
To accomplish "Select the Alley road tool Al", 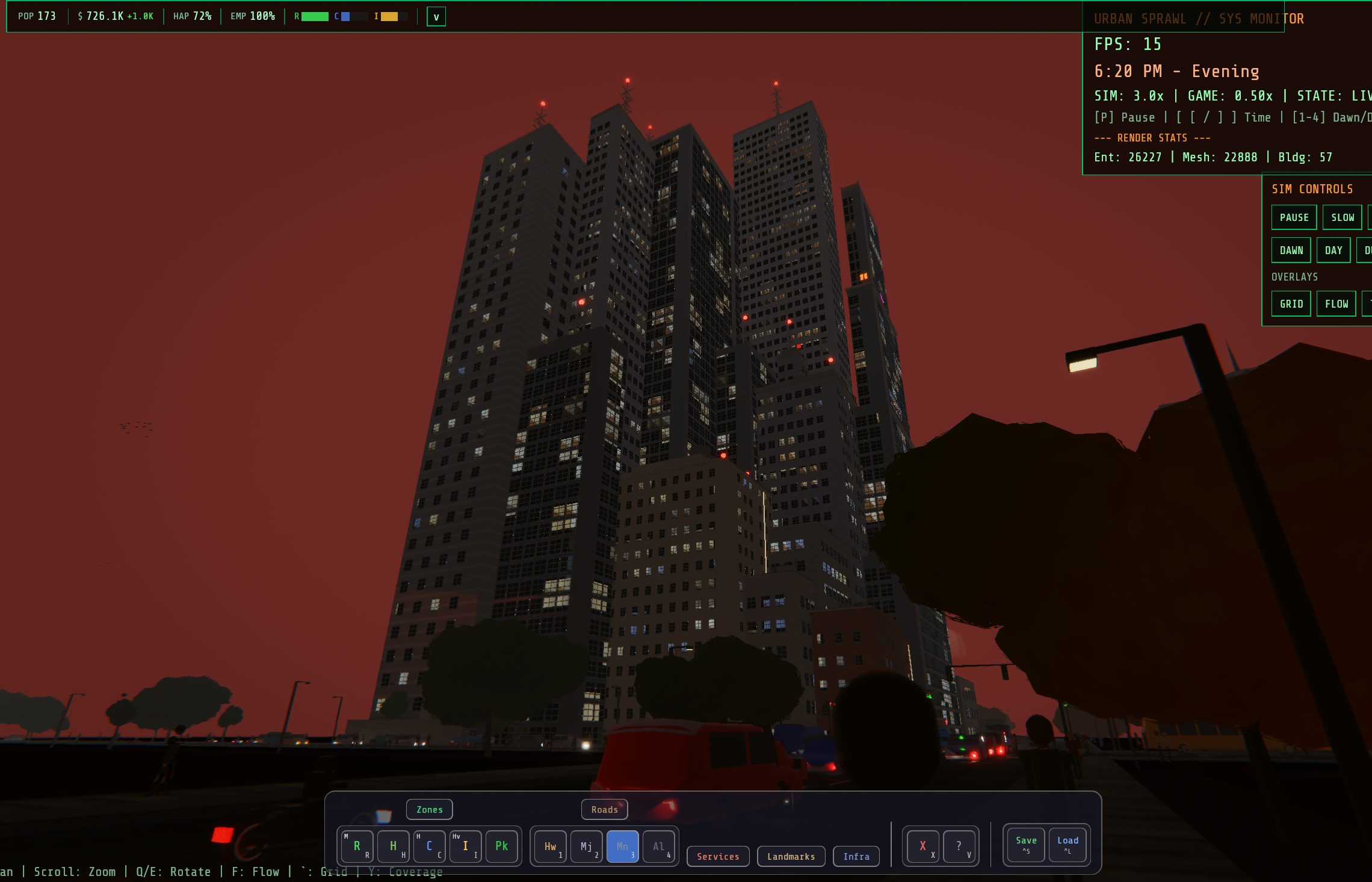I will pos(658,846).
